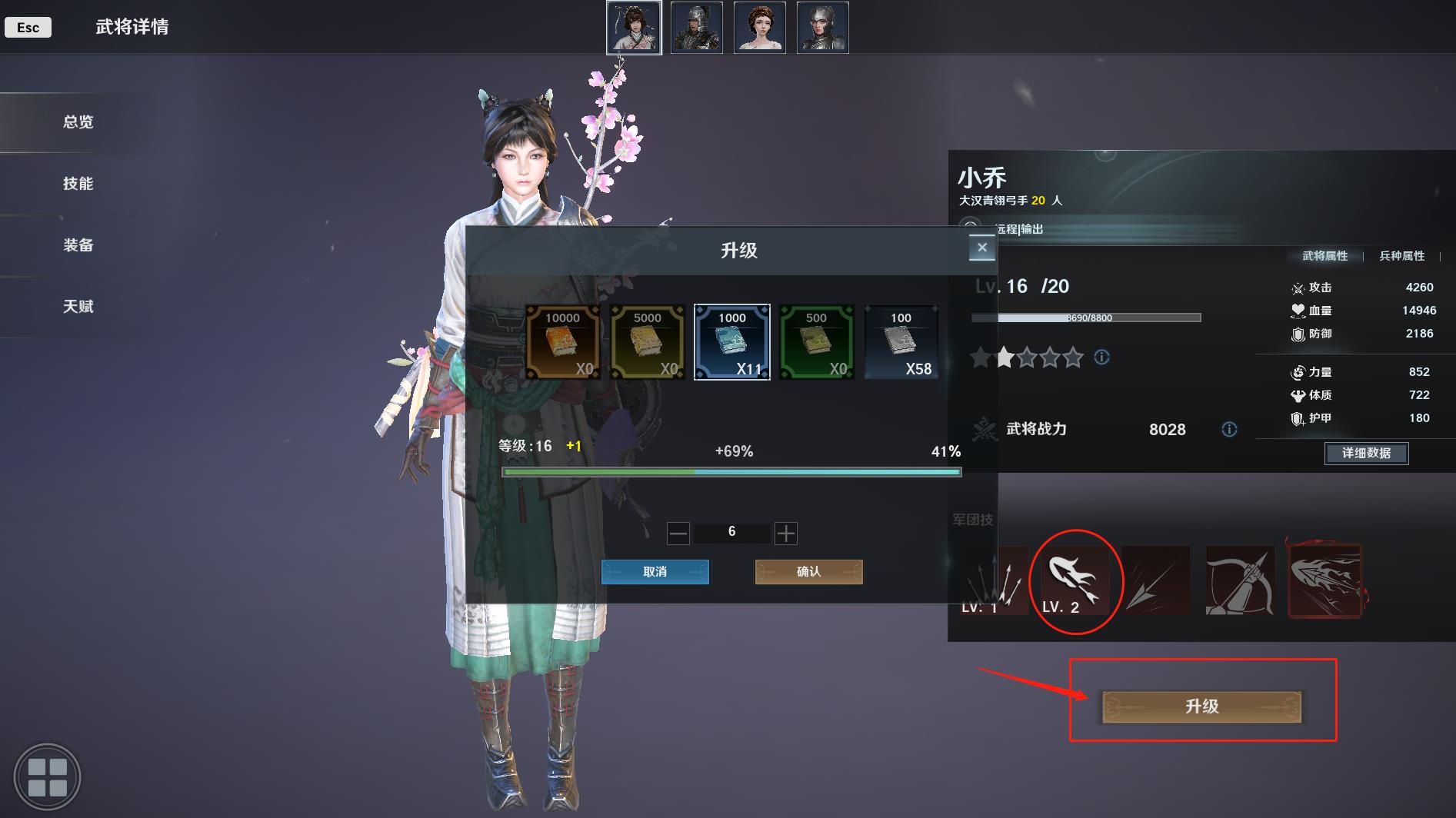Select the blue 1000 experience book
Viewport: 1456px width, 818px height.
(731, 342)
